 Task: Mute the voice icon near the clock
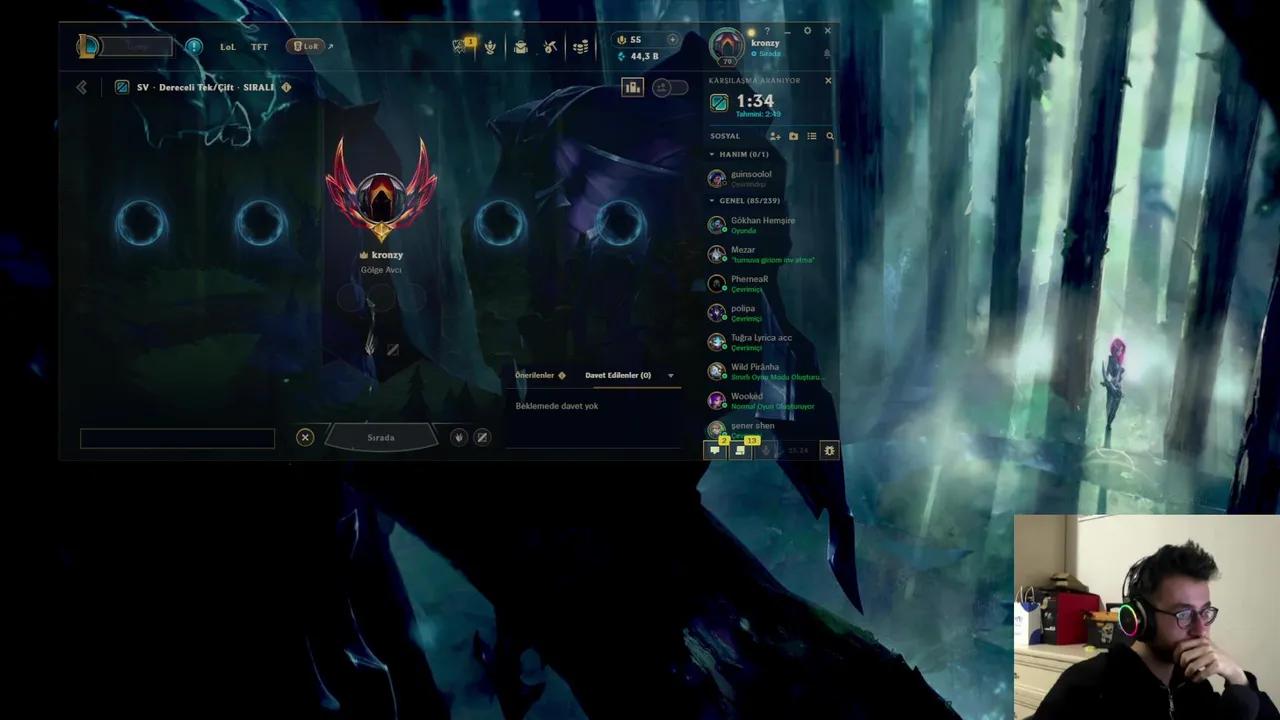766,451
